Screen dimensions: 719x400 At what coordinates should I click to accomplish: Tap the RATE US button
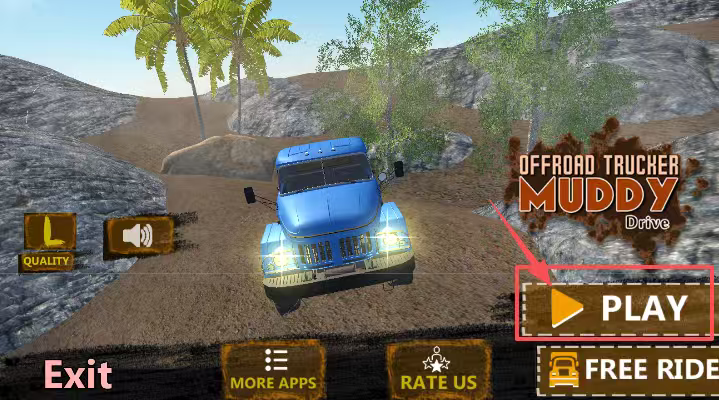[x=438, y=369]
